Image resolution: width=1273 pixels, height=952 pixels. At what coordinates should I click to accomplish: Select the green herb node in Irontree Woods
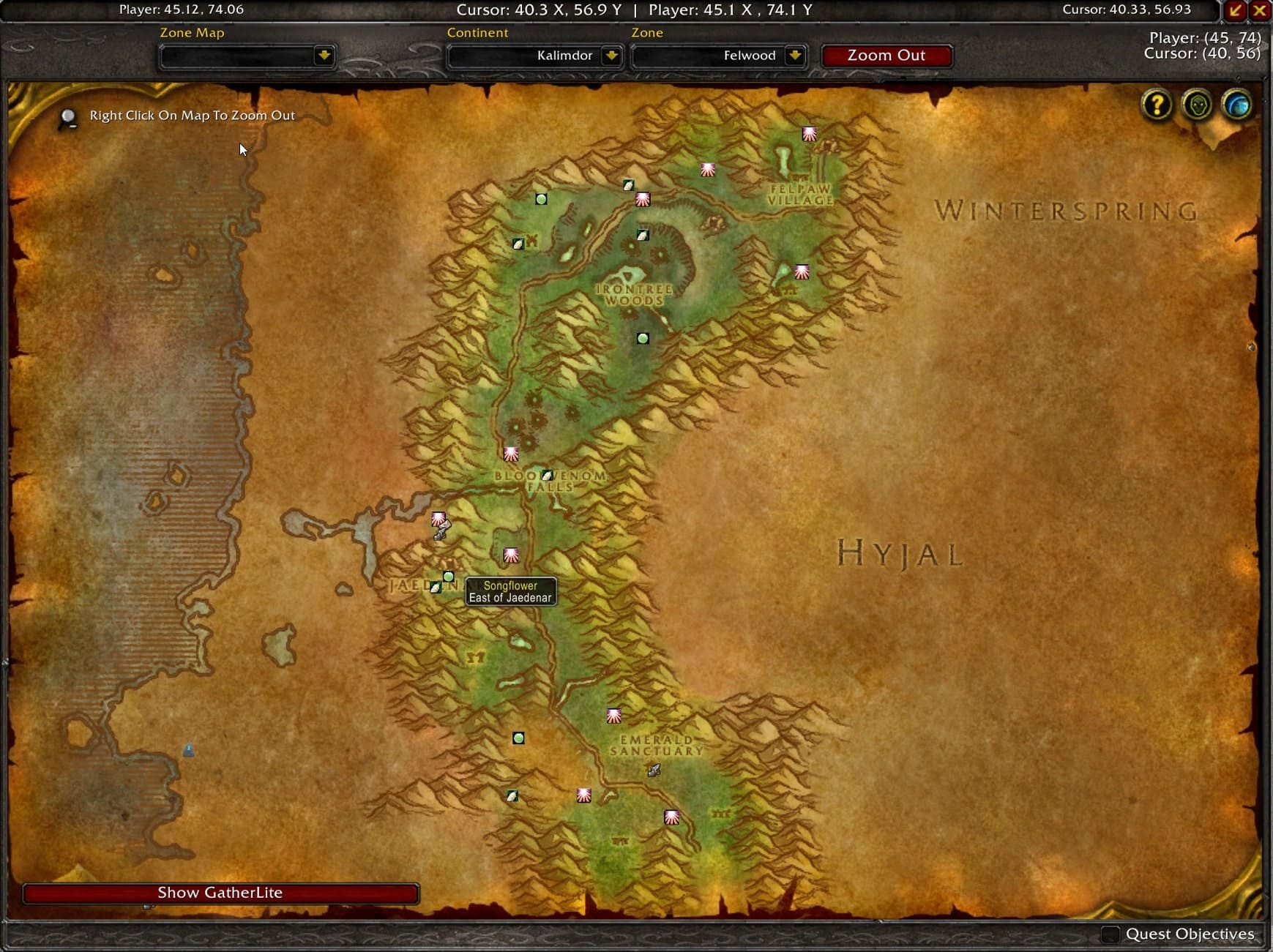coord(642,337)
